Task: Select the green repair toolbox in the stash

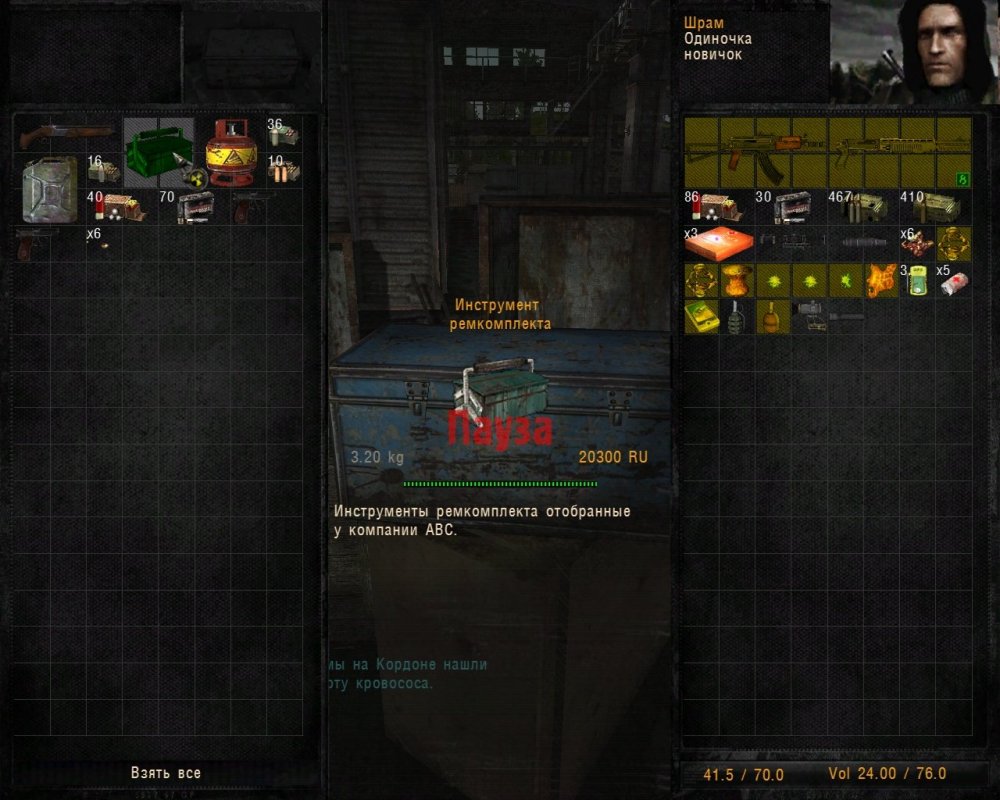Action: pos(159,152)
